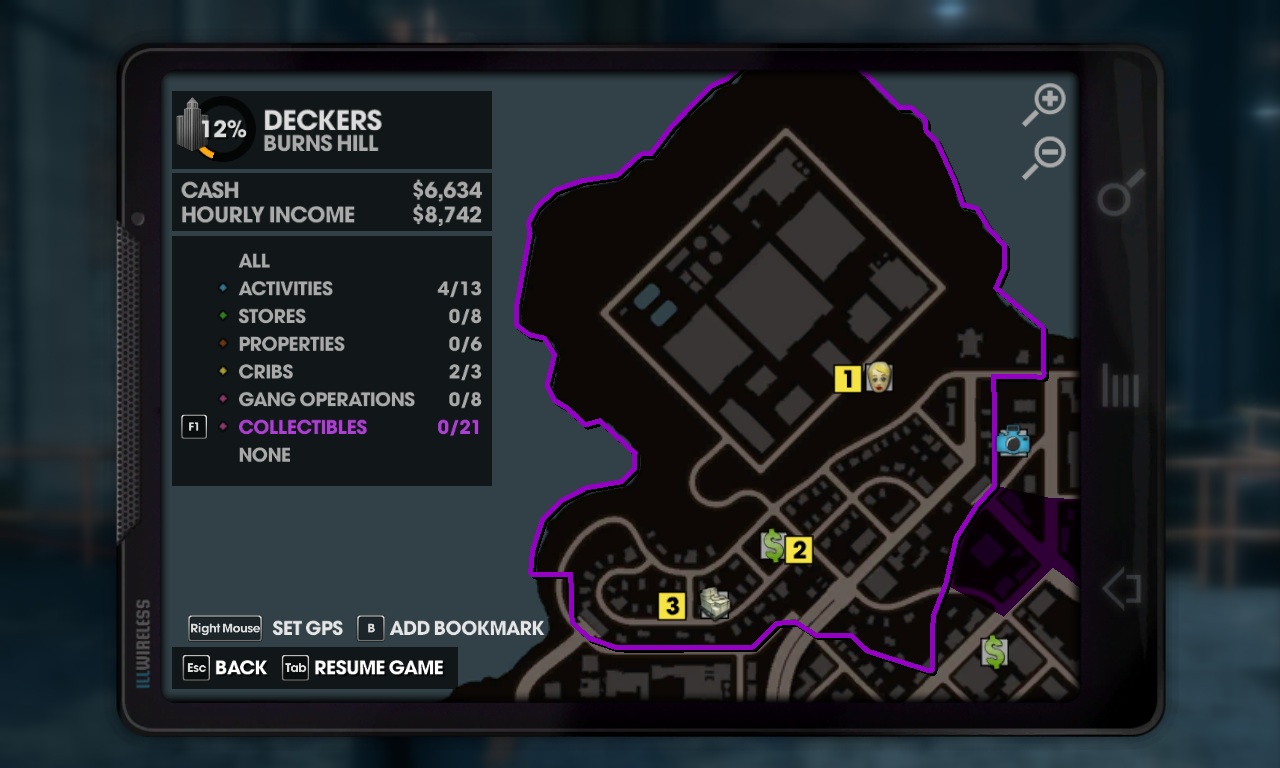Click the cash stack marker numbered 3
The height and width of the screenshot is (768, 1280).
pos(714,603)
